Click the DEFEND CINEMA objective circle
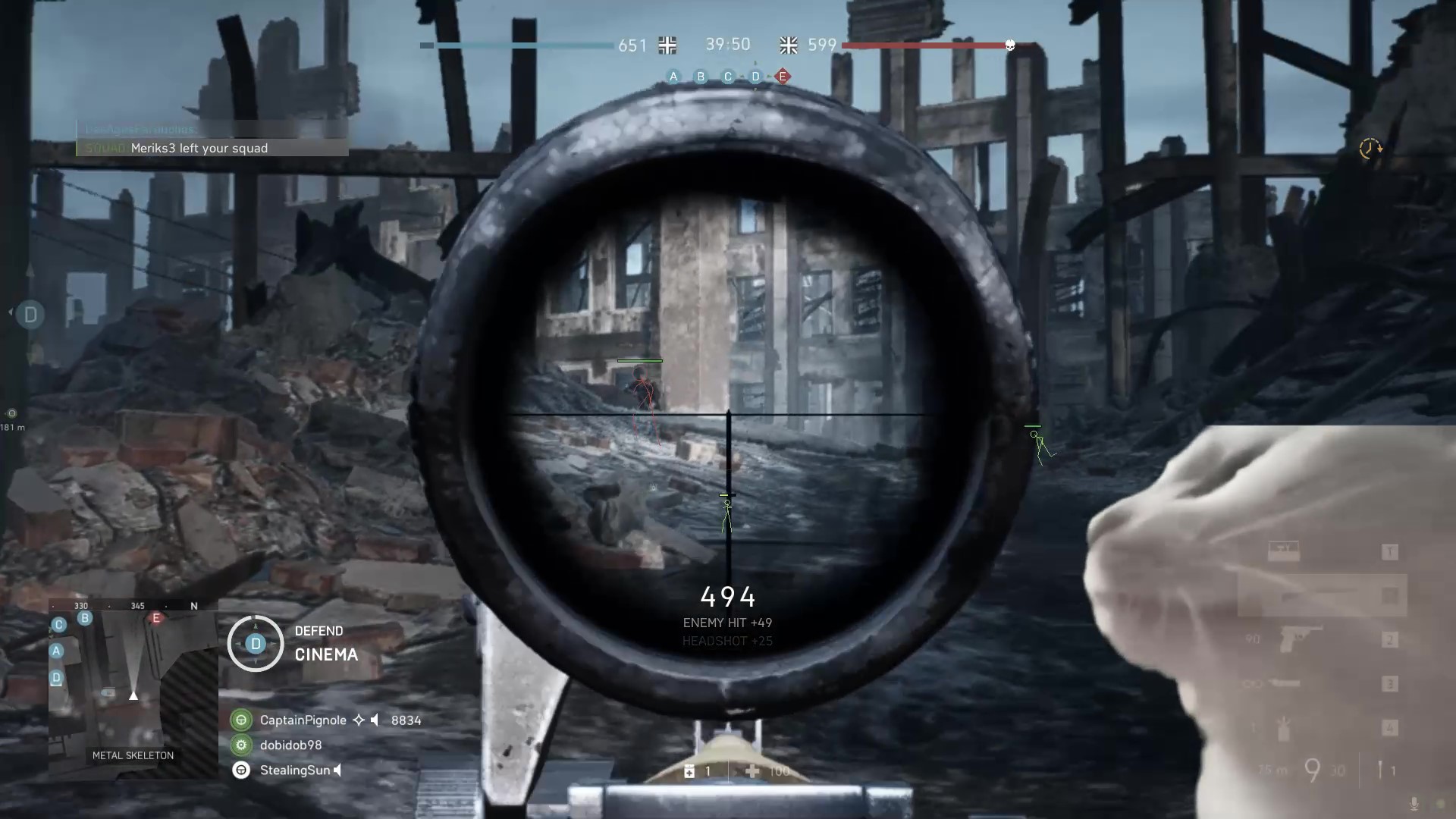This screenshot has width=1456, height=819. [255, 642]
